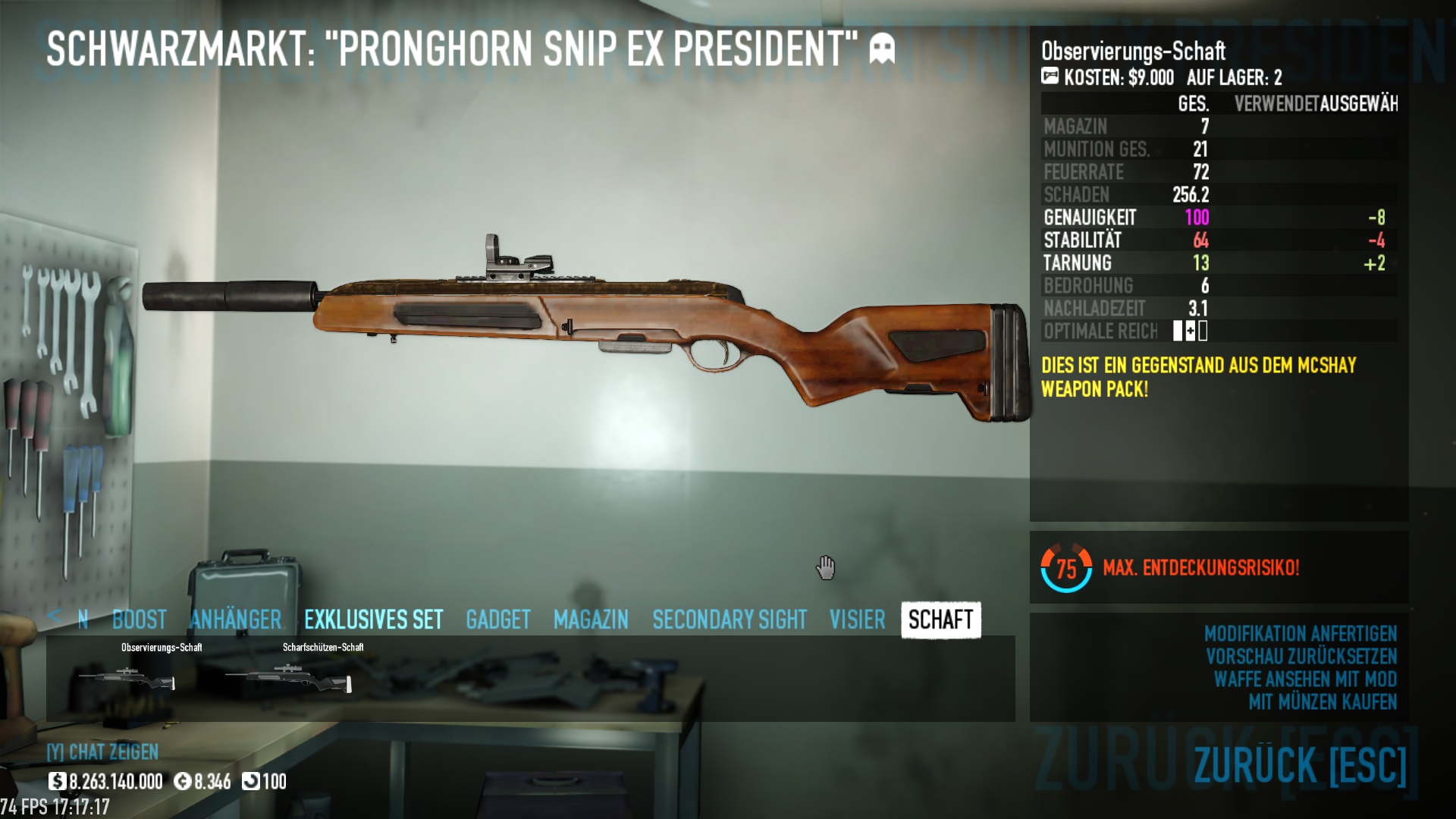Screen dimensions: 1456x819
Task: Click the left arrow to previous categories
Action: [54, 617]
